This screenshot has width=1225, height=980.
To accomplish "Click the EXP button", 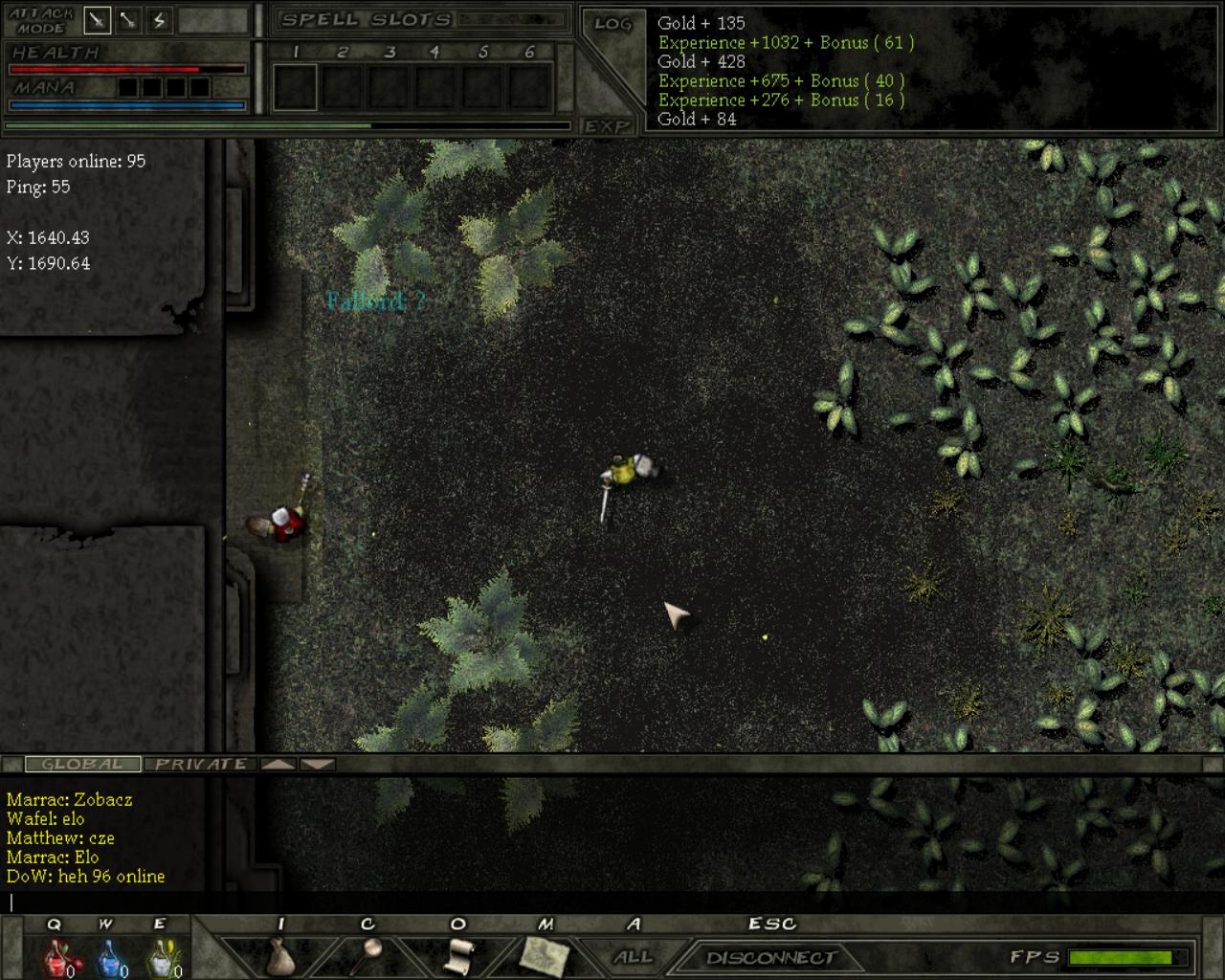I will click(607, 126).
